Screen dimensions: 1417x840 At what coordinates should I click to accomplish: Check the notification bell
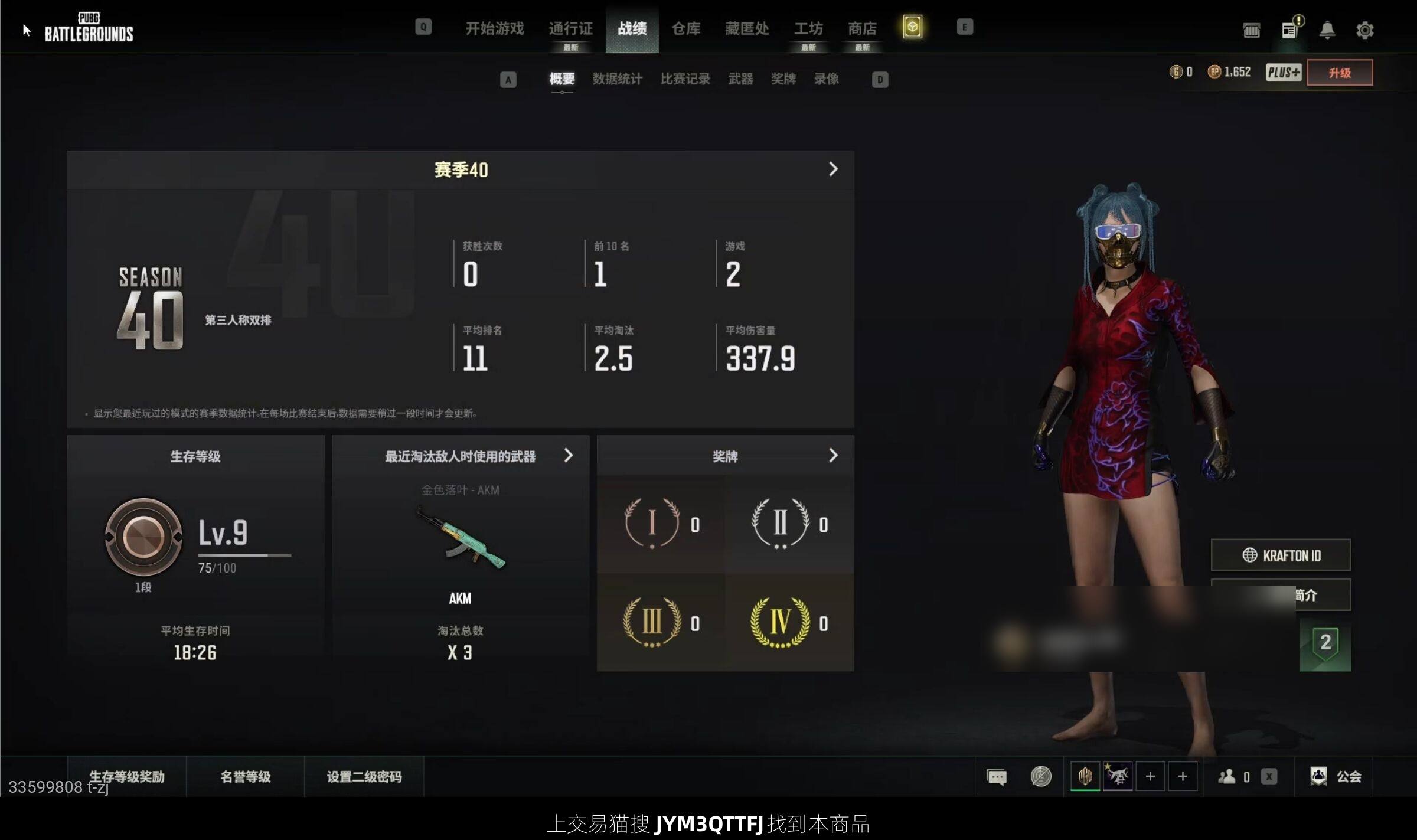click(x=1327, y=30)
